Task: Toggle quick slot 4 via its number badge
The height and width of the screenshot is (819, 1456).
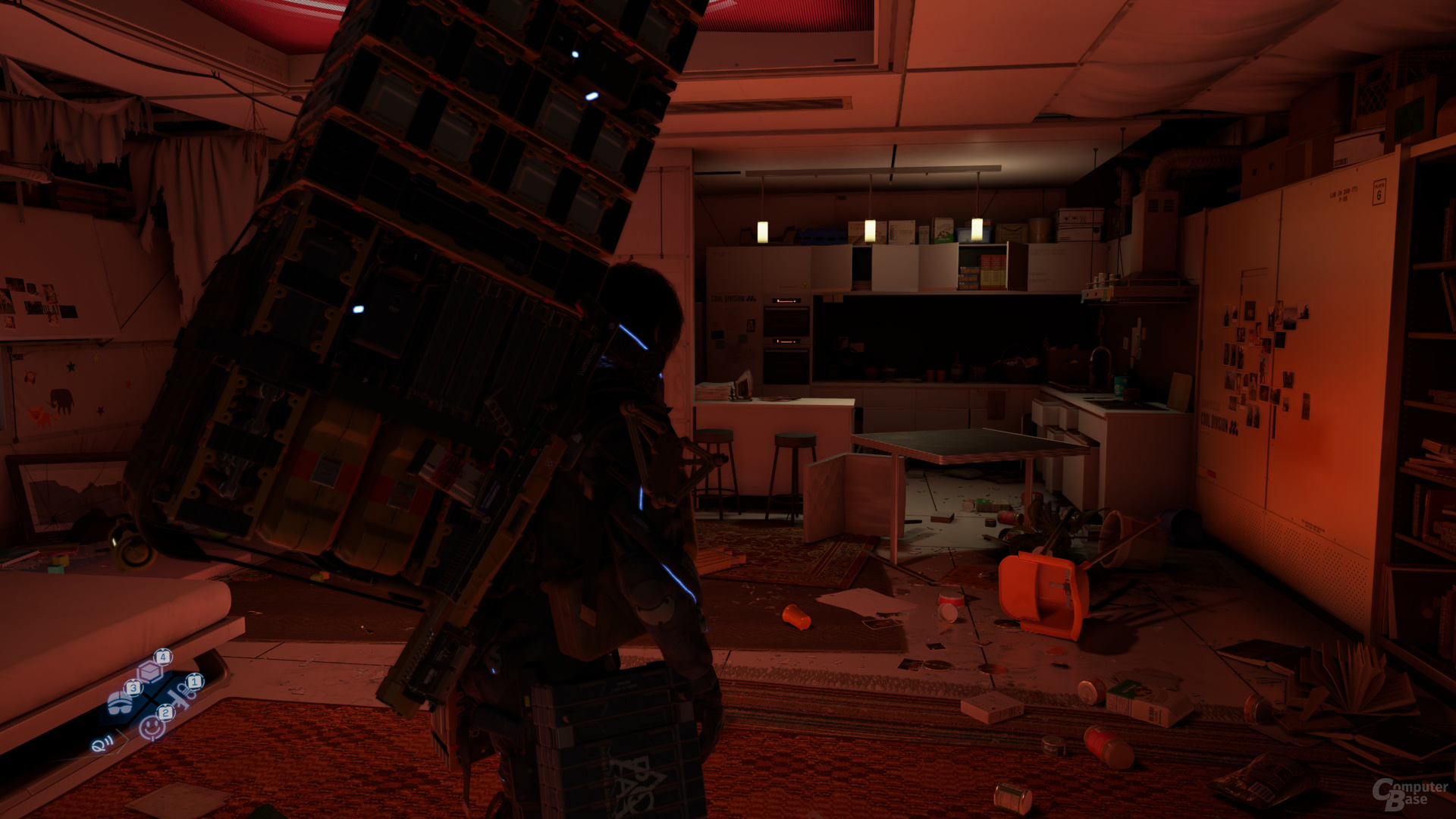Action: (x=163, y=657)
